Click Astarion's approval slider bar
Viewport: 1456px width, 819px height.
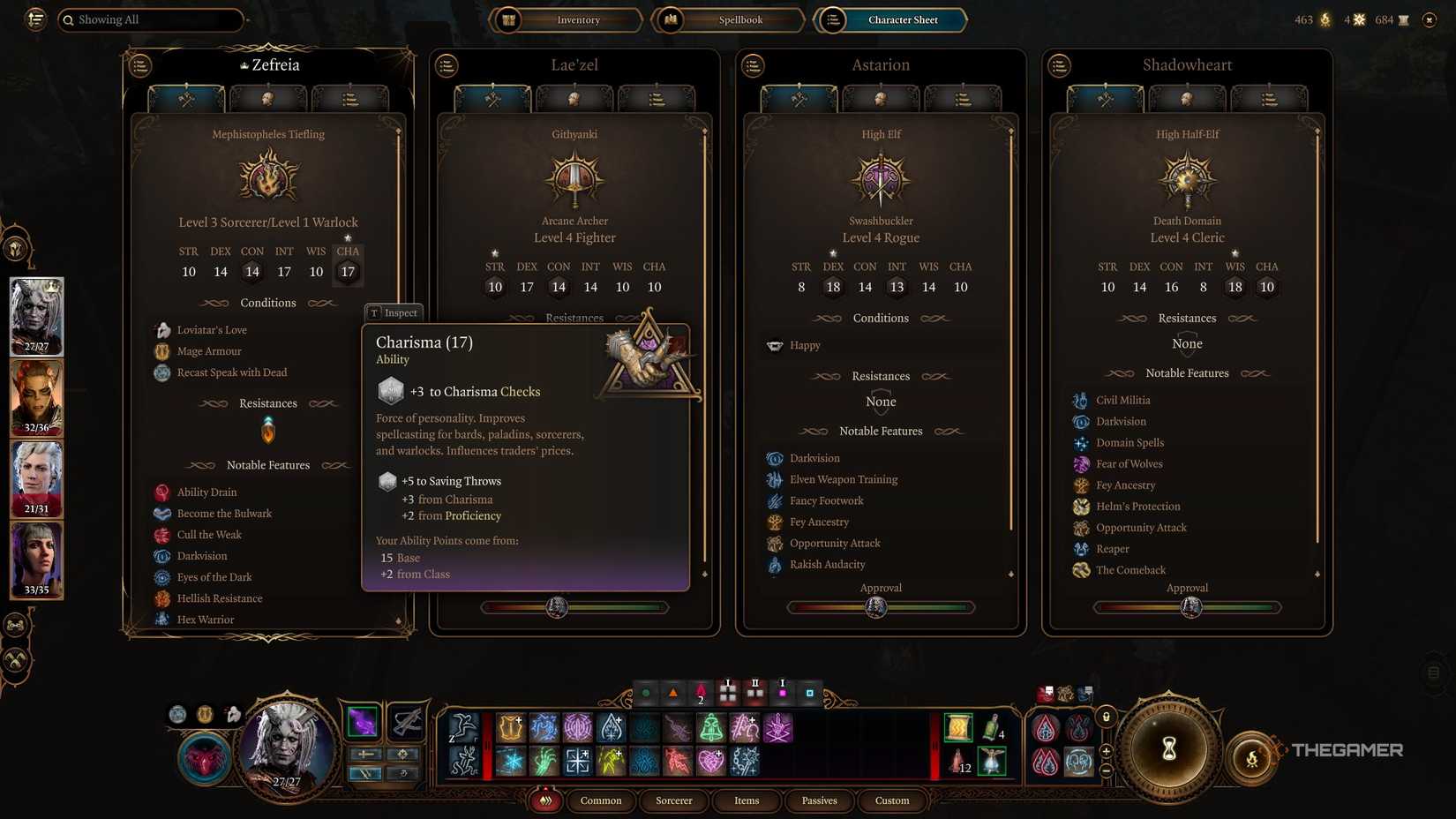pos(880,607)
